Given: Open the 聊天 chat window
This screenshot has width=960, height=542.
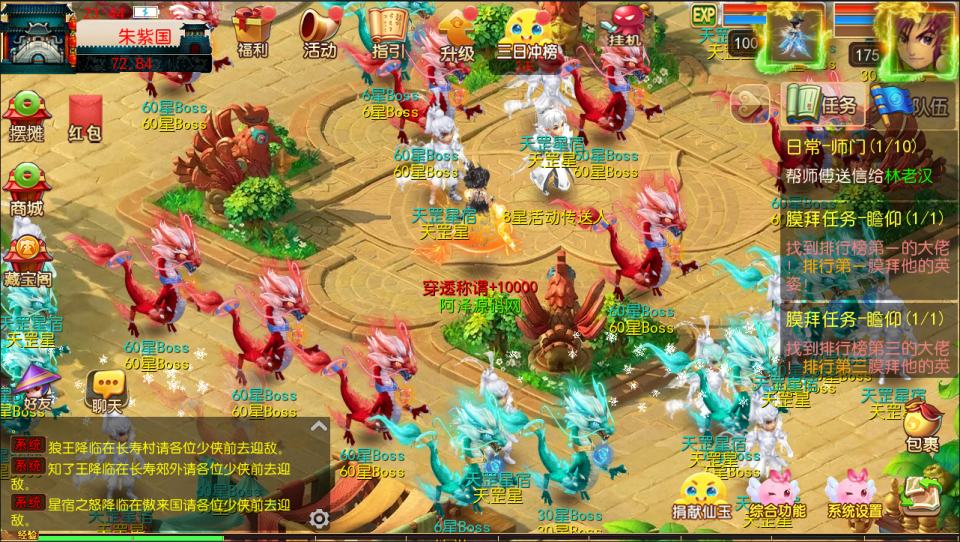Looking at the screenshot, I should pos(105,390).
